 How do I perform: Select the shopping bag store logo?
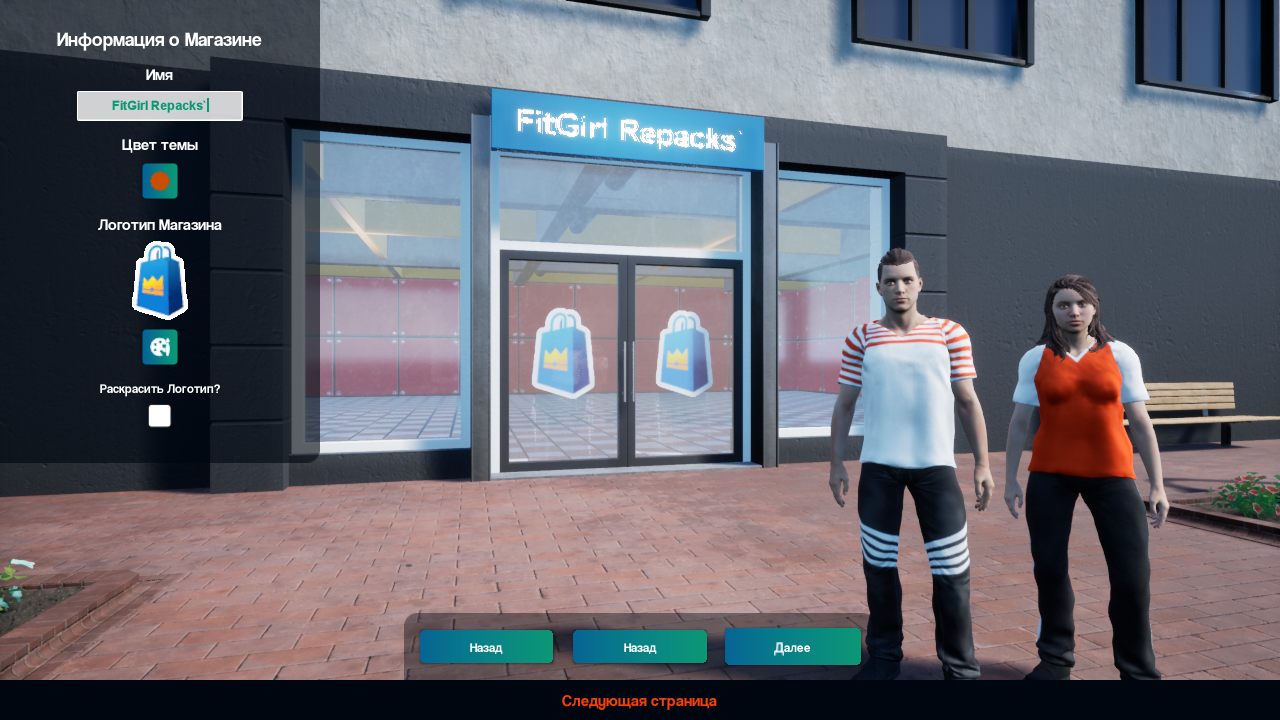click(160, 281)
